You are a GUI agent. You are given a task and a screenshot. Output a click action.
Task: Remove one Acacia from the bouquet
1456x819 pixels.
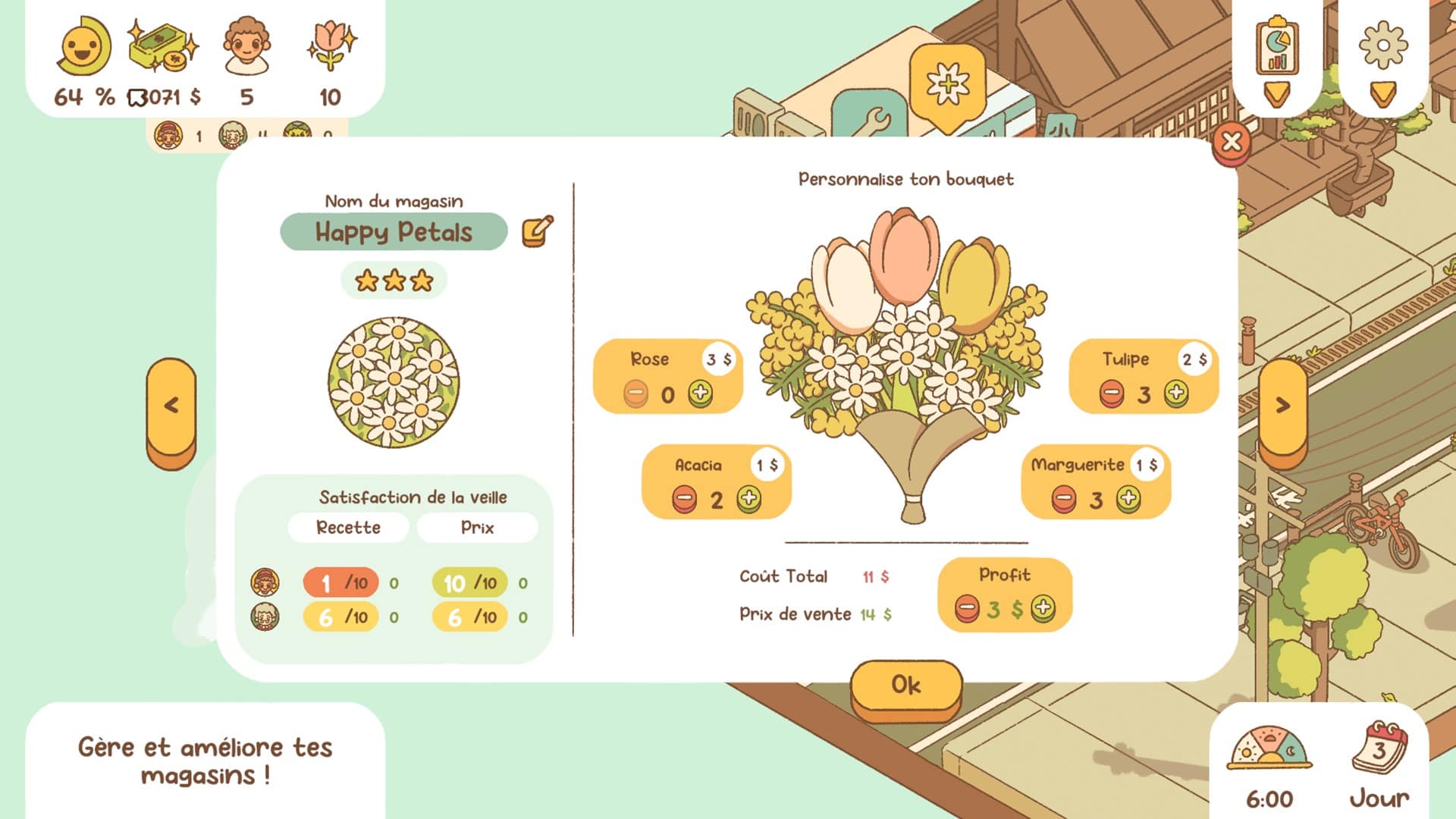[684, 499]
